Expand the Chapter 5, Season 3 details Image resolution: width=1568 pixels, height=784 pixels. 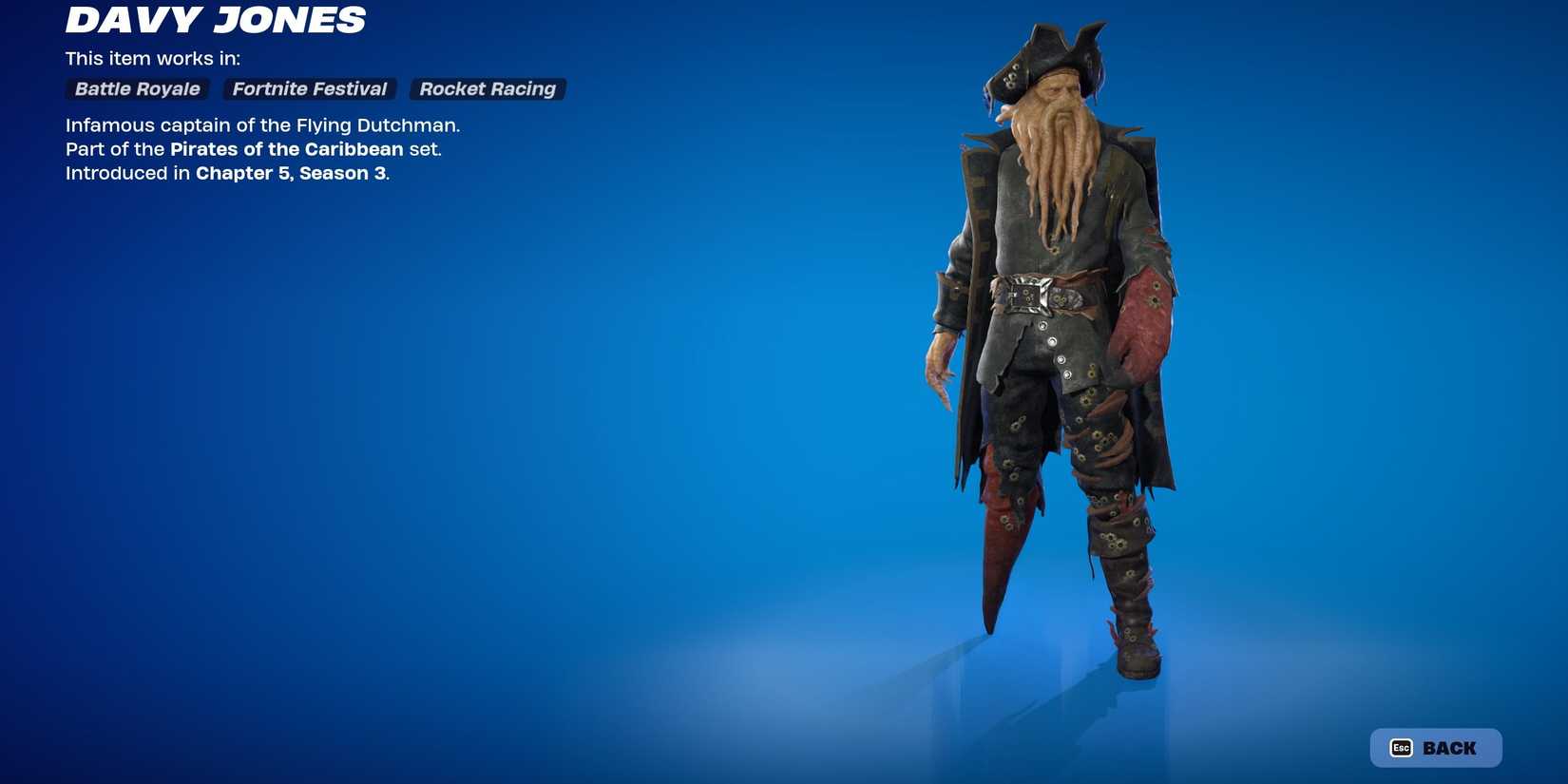coord(292,173)
